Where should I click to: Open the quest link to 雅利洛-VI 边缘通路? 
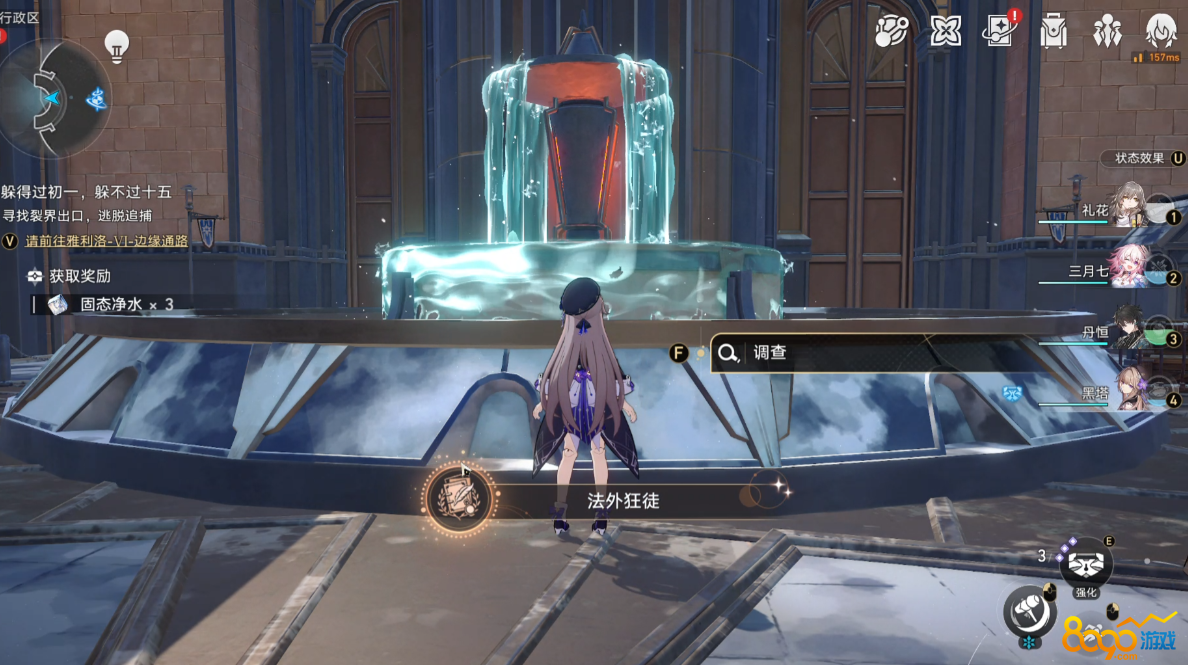pos(106,241)
